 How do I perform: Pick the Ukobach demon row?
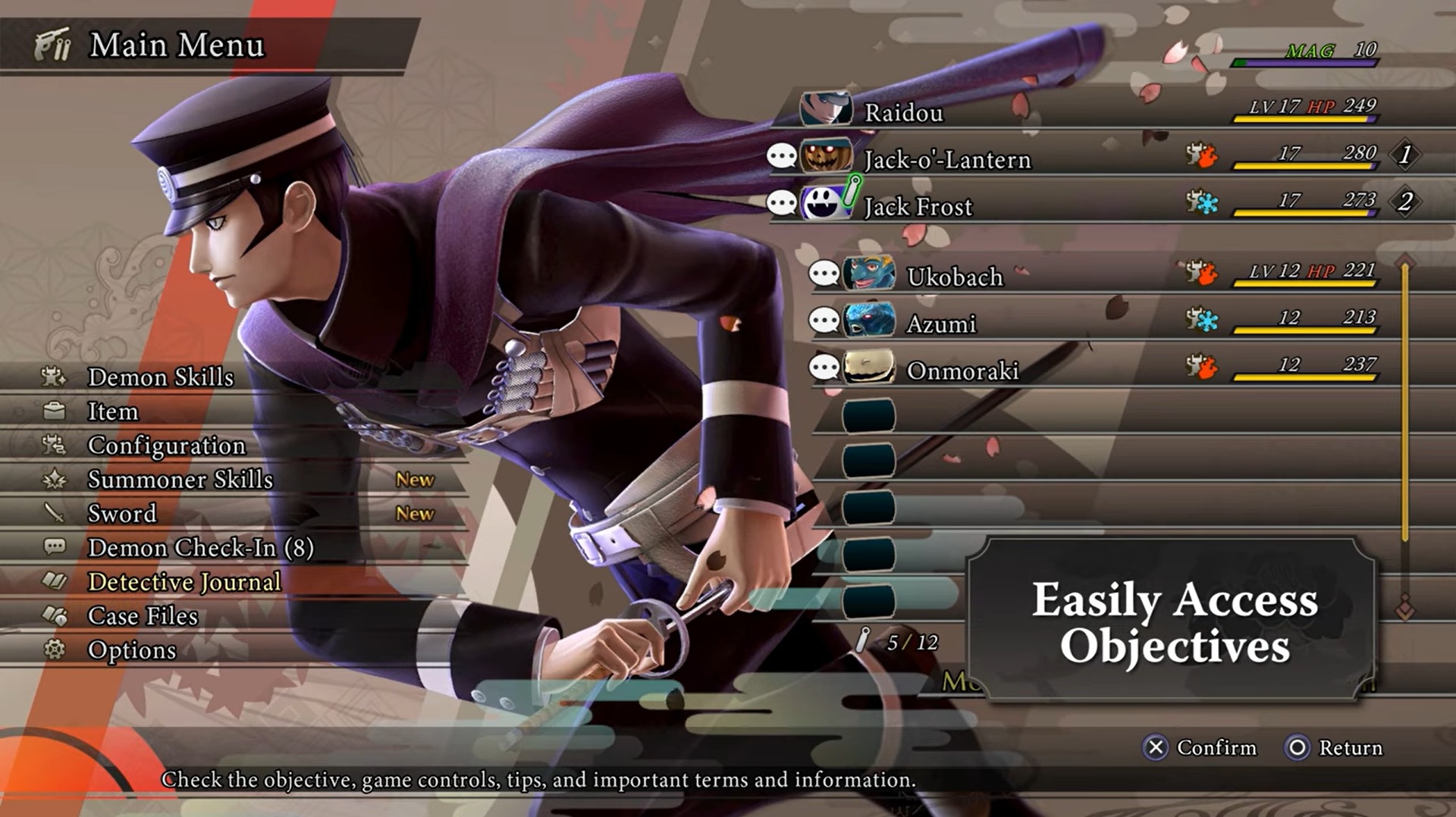[955, 277]
